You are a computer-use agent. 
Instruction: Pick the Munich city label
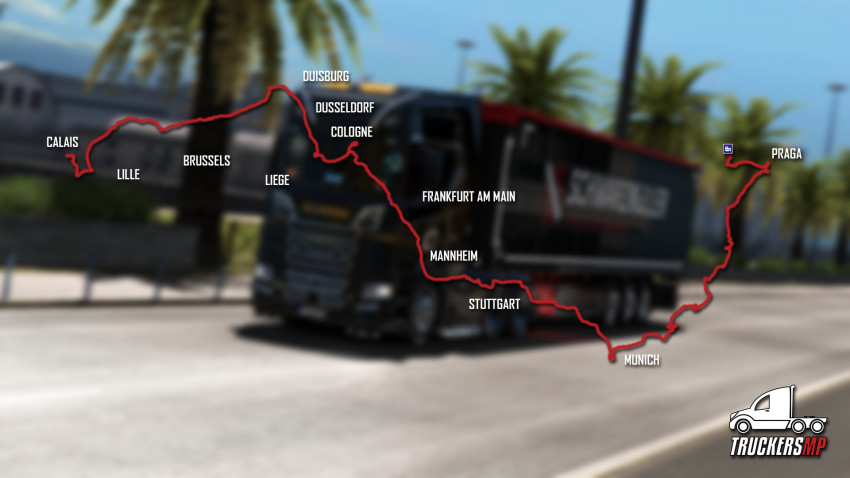point(641,360)
